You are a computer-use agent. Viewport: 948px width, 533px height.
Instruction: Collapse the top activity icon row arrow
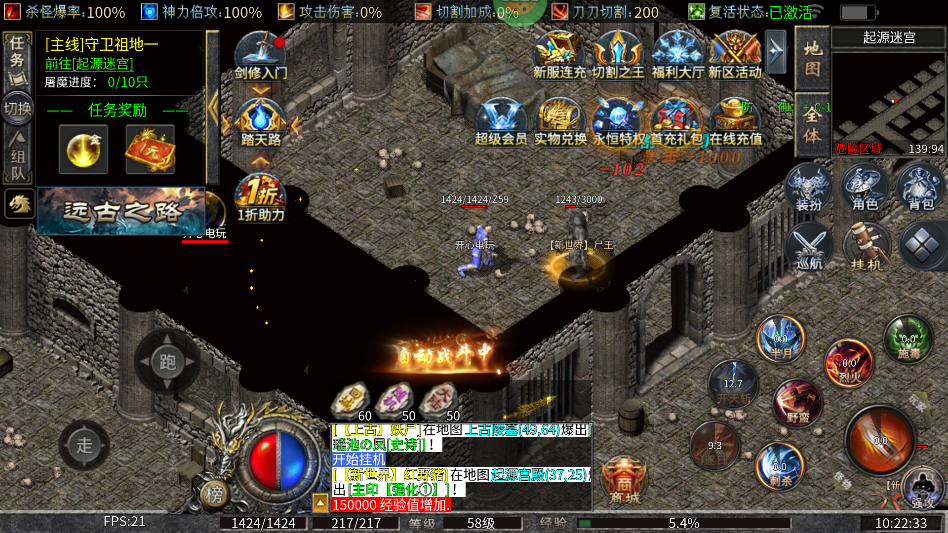click(776, 47)
